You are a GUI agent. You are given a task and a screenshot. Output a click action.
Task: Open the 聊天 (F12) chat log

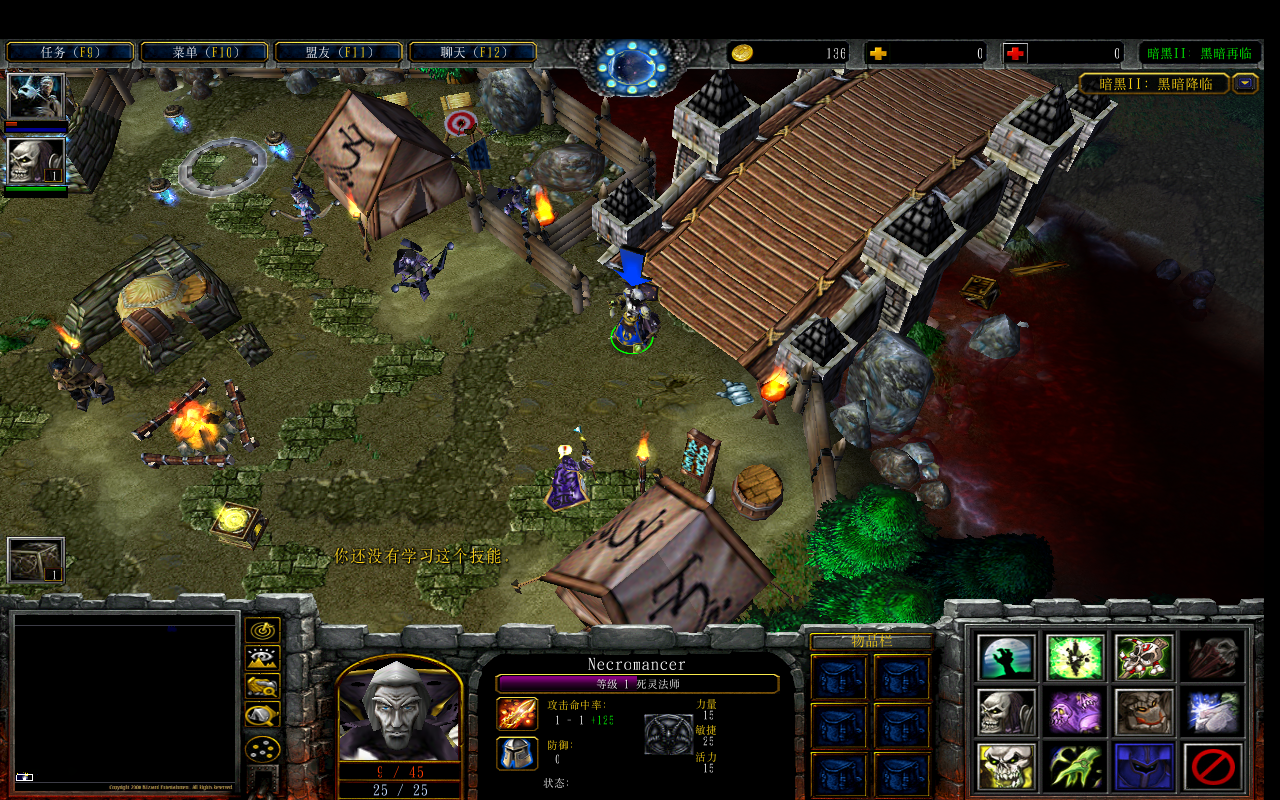pos(473,52)
